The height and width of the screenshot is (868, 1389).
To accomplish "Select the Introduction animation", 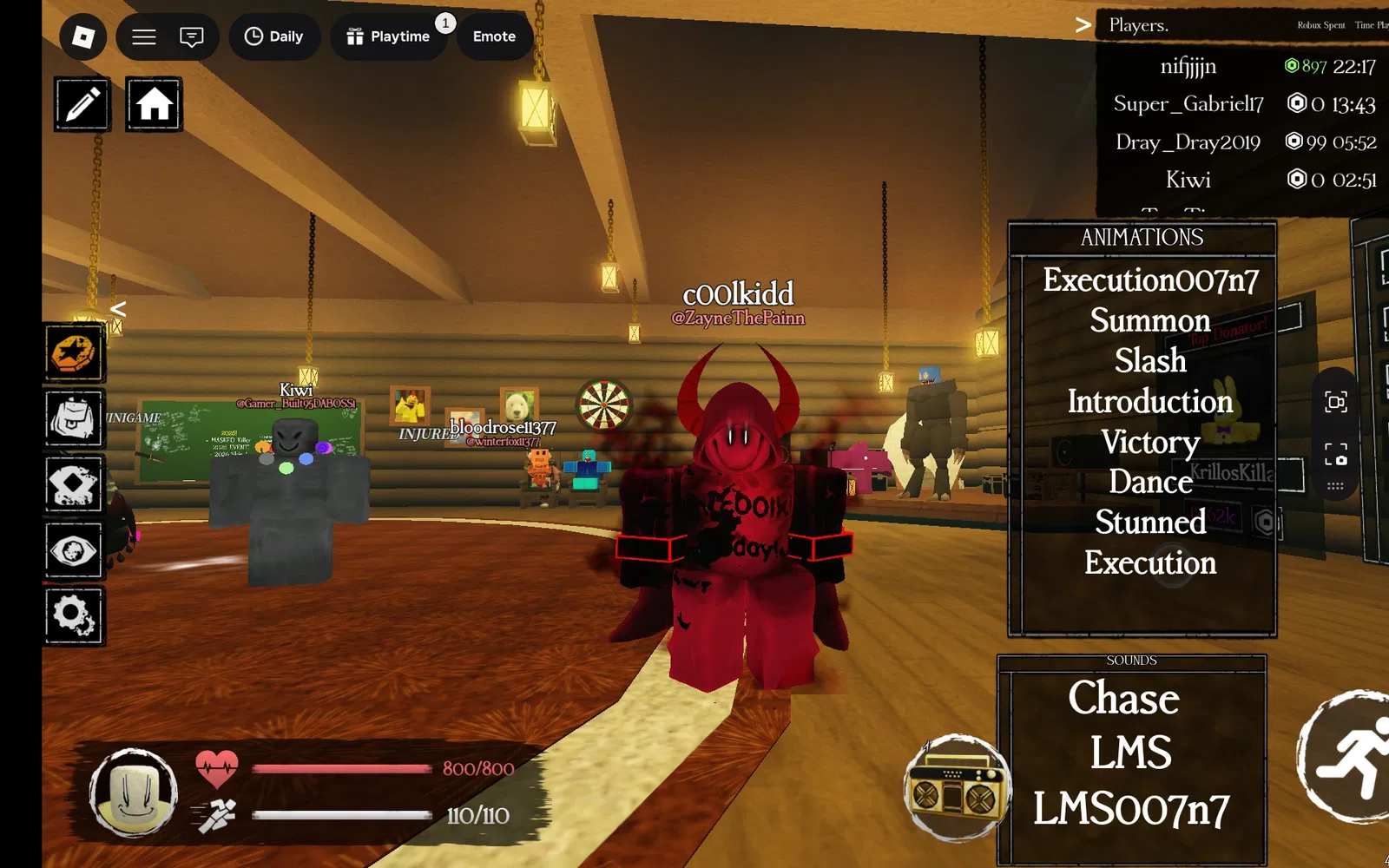I will [x=1149, y=401].
